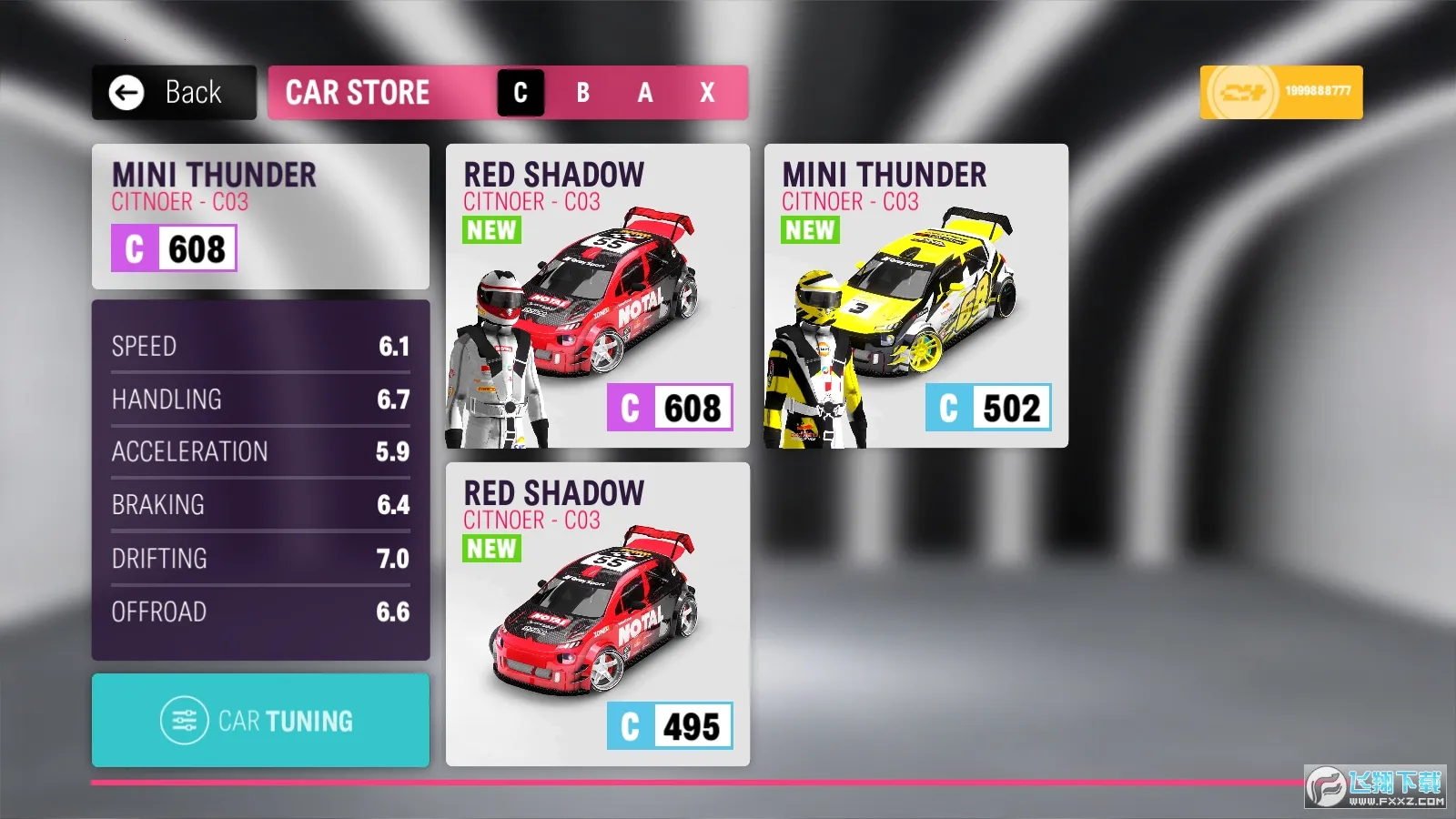This screenshot has height=819, width=1456.
Task: Tap the gold coin balance display
Action: (x=1280, y=92)
